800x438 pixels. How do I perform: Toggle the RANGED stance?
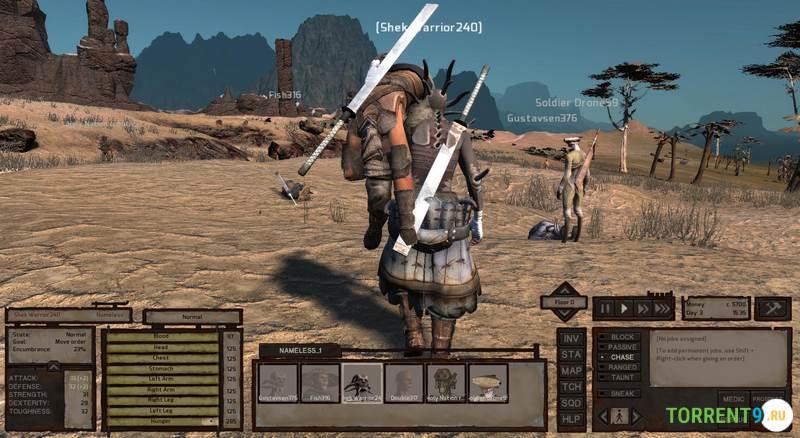(621, 367)
